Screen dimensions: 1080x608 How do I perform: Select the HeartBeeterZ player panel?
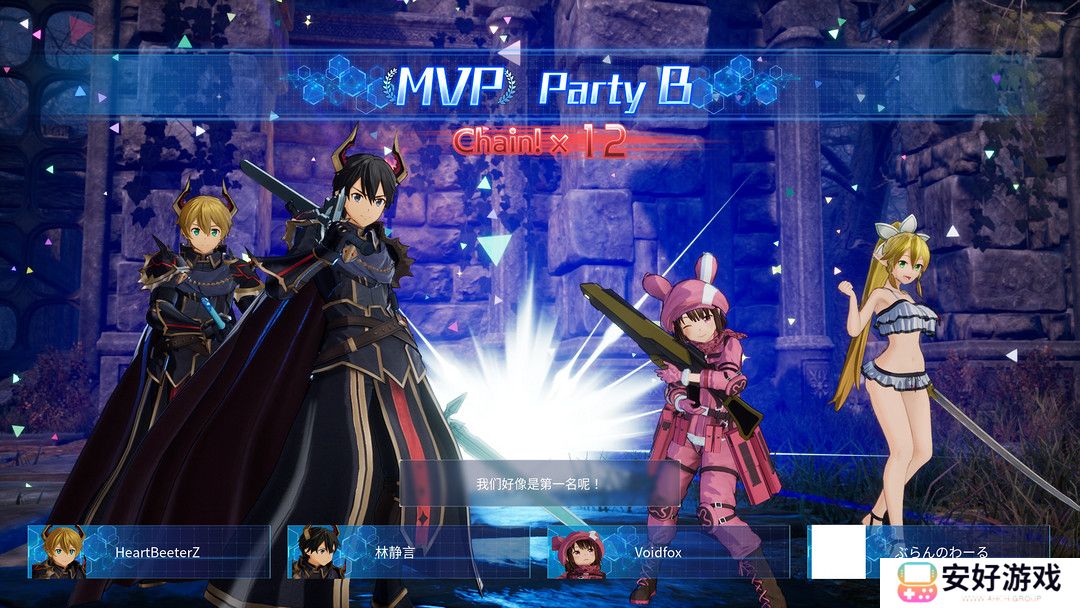click(x=150, y=552)
